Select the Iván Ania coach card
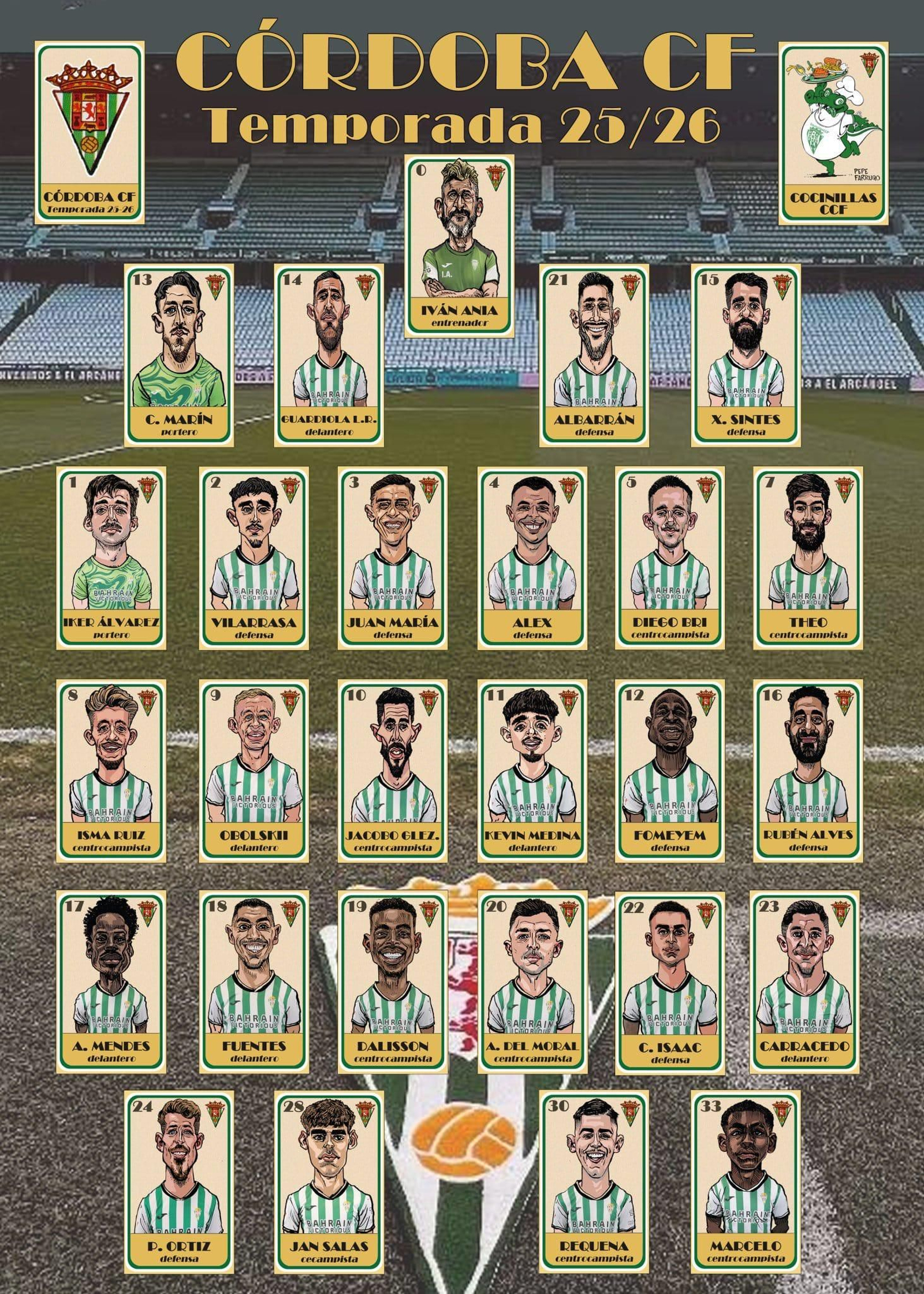 tap(460, 246)
